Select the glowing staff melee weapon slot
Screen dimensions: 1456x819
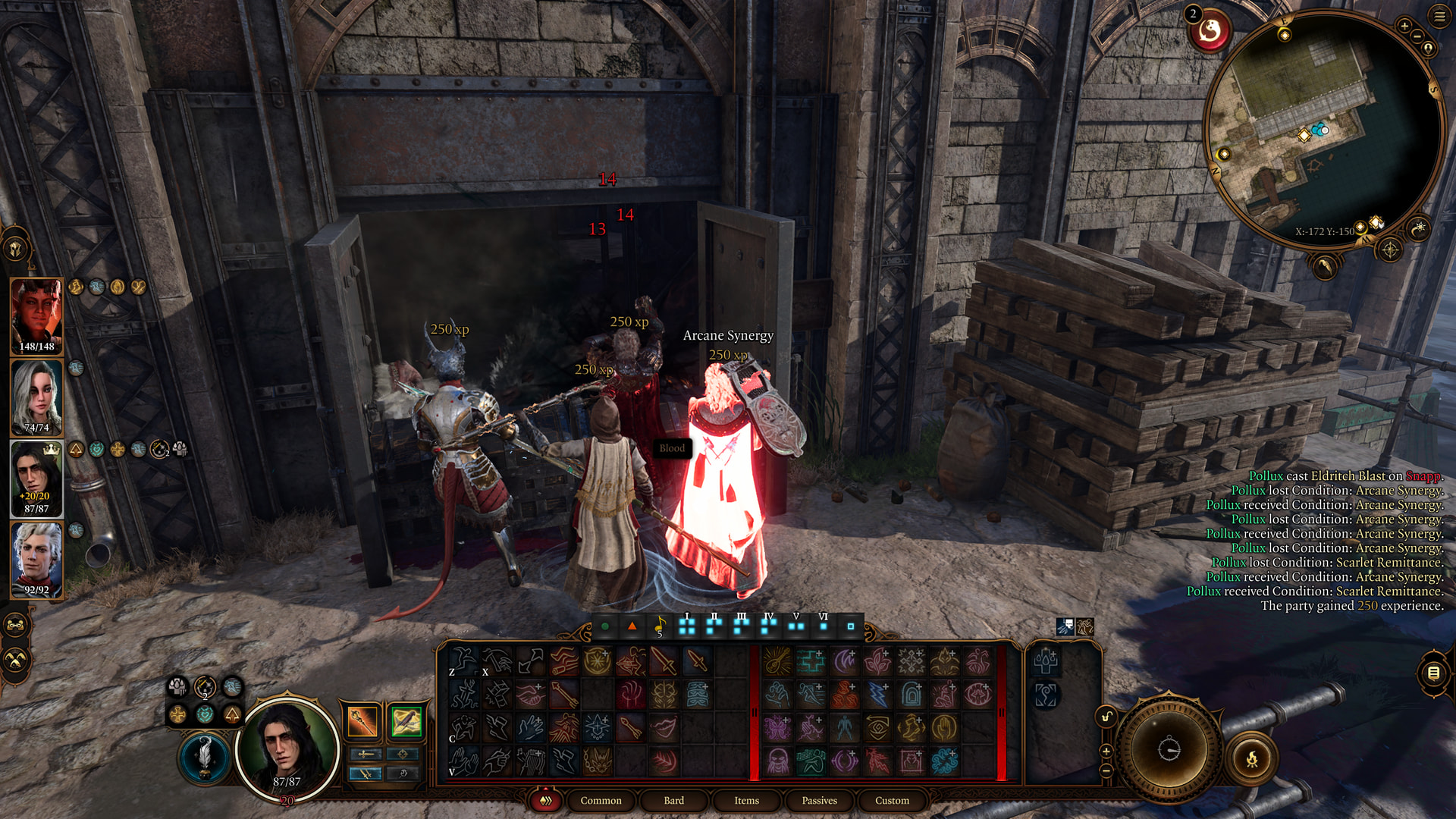(x=362, y=721)
